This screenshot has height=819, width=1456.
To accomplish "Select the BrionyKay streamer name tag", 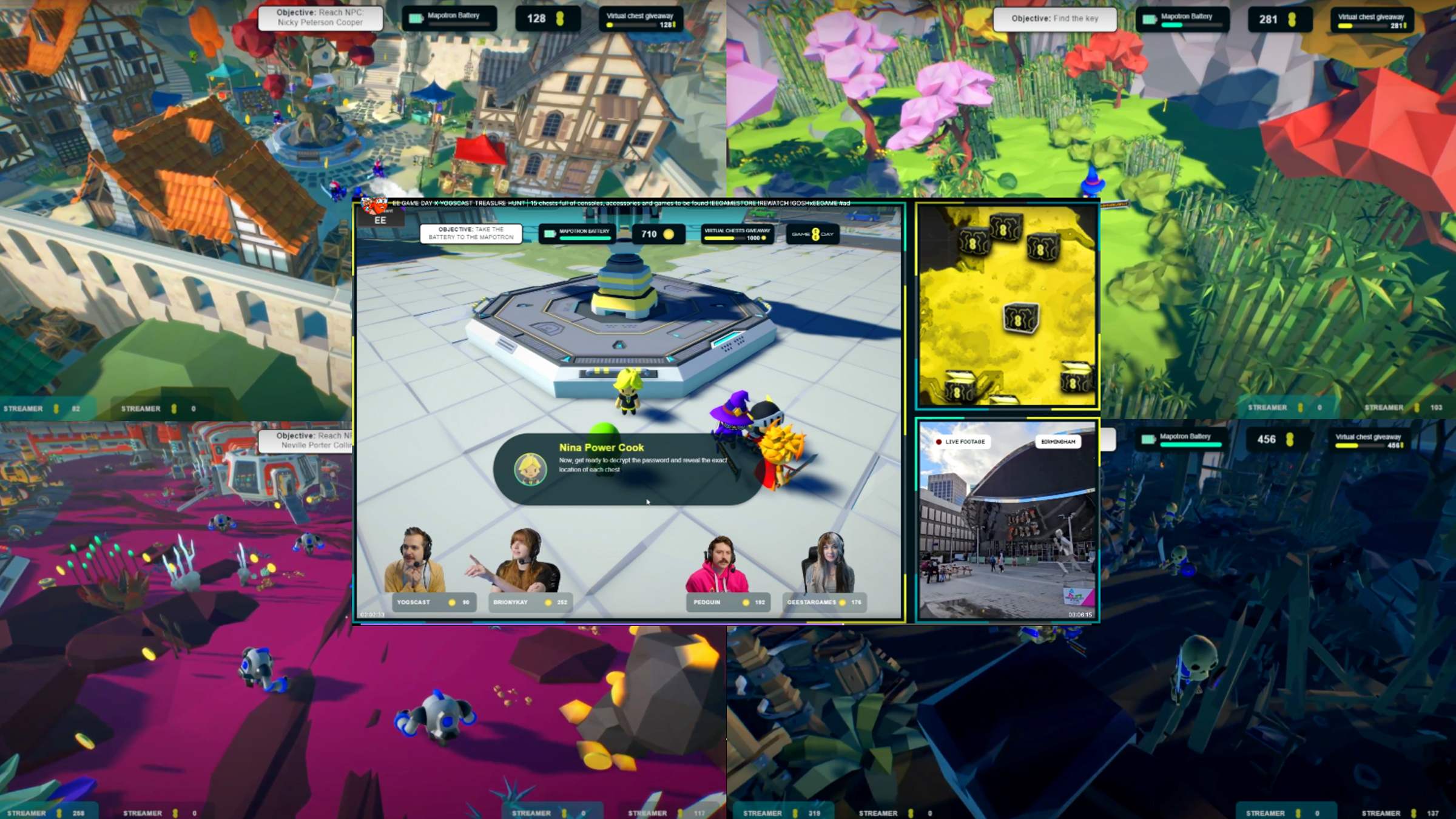I will [529, 602].
